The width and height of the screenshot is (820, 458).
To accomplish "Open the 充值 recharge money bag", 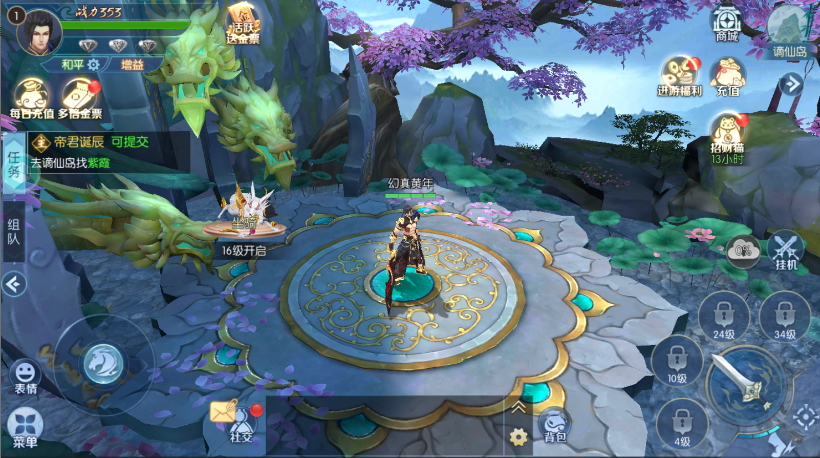I will pos(728,77).
